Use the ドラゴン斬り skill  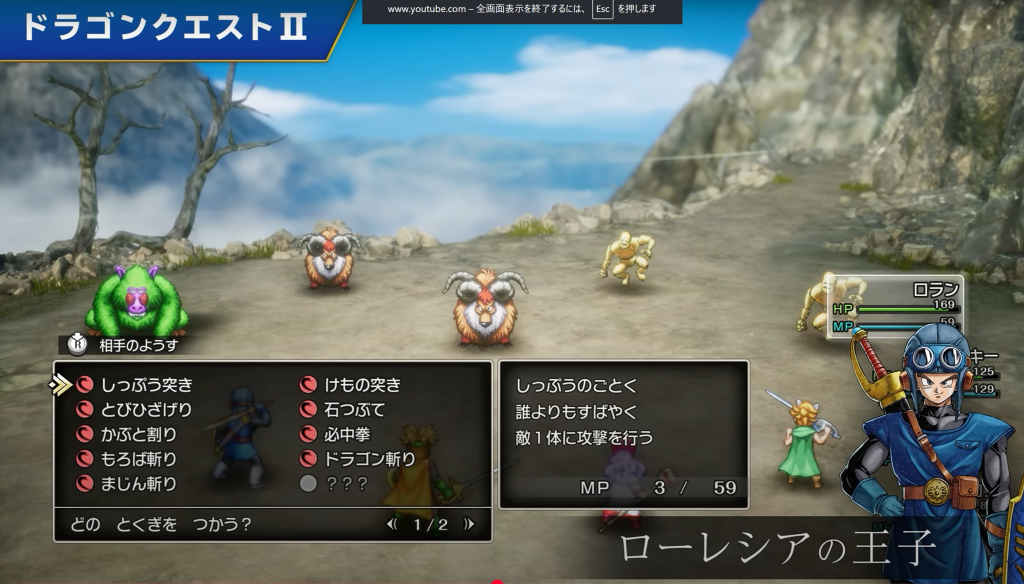coord(370,459)
